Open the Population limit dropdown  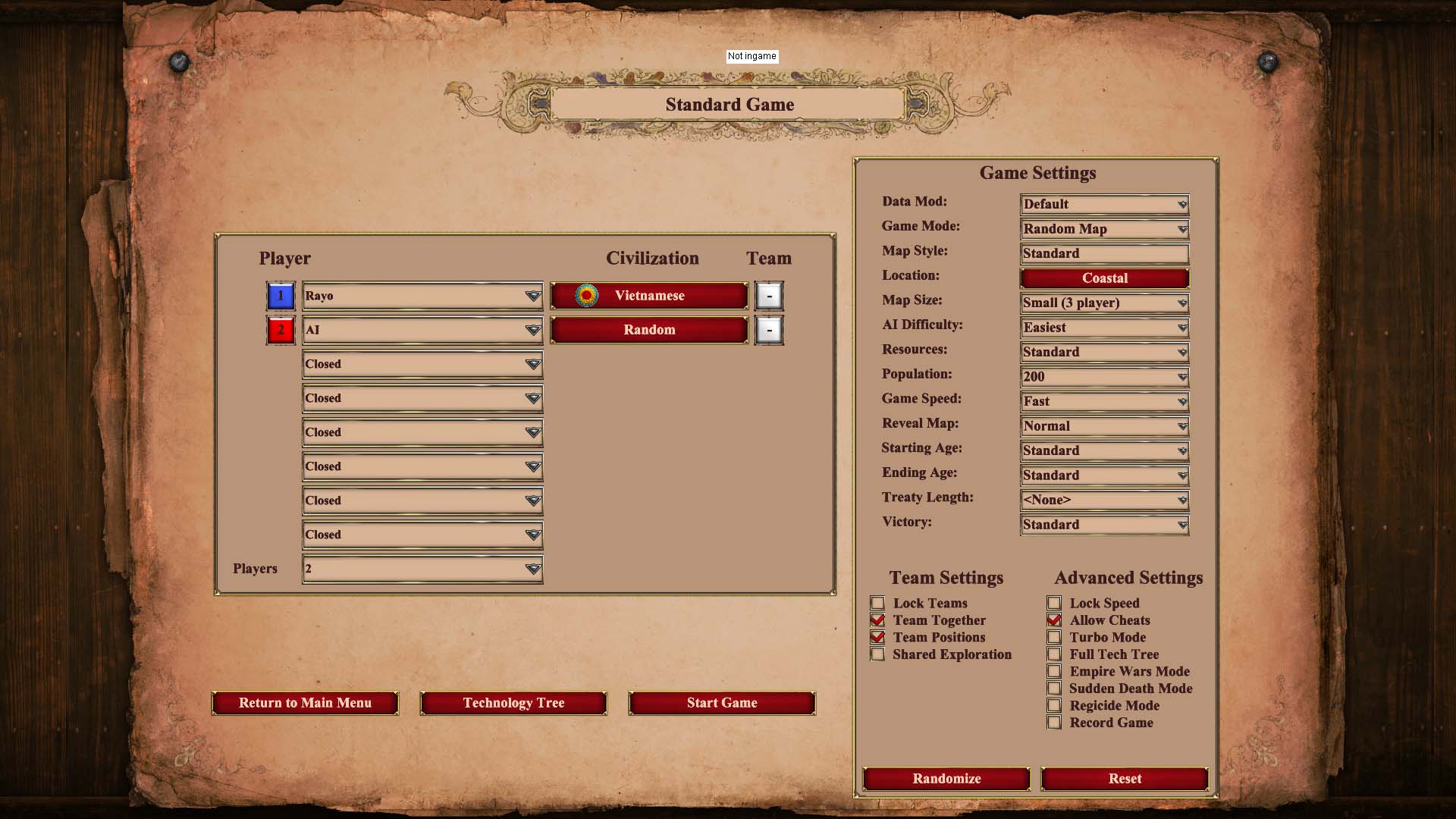[x=1104, y=377]
